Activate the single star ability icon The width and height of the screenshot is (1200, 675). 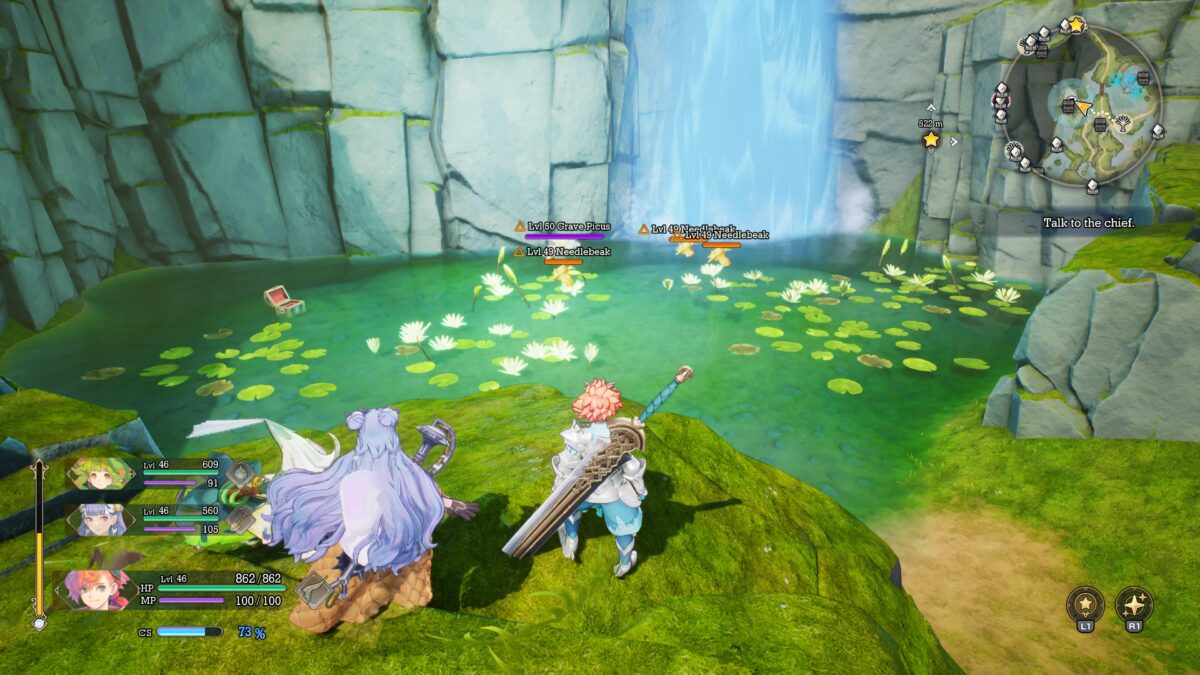coord(1085,604)
